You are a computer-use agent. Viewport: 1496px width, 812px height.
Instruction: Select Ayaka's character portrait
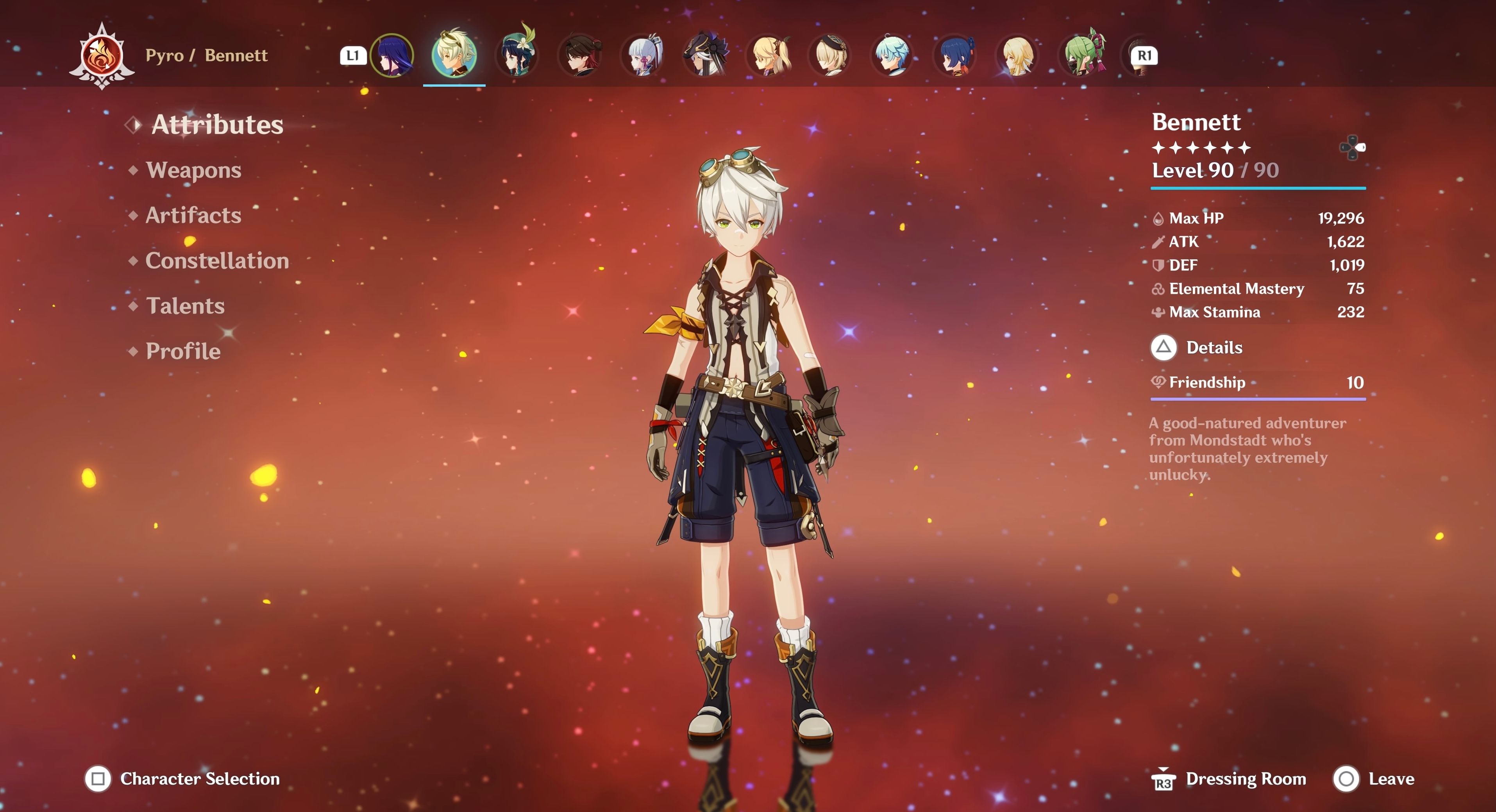pyautogui.click(x=641, y=55)
